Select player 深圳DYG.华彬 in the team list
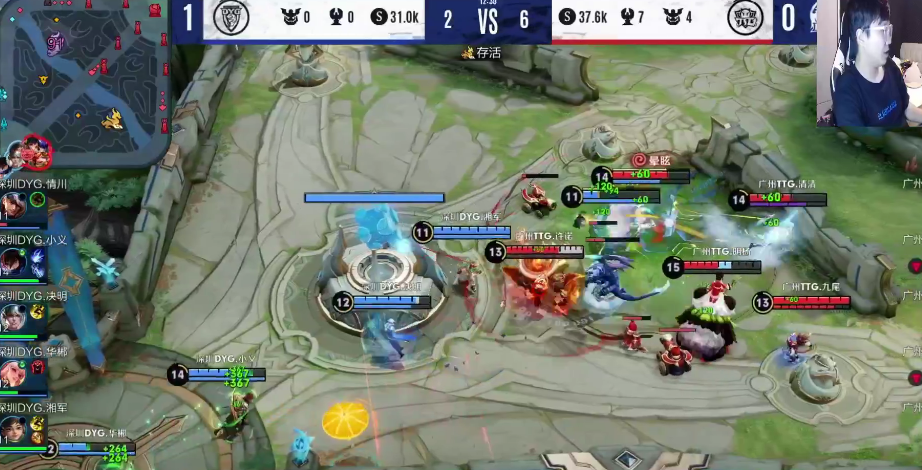Screen dimensions: 922x470 13,373
